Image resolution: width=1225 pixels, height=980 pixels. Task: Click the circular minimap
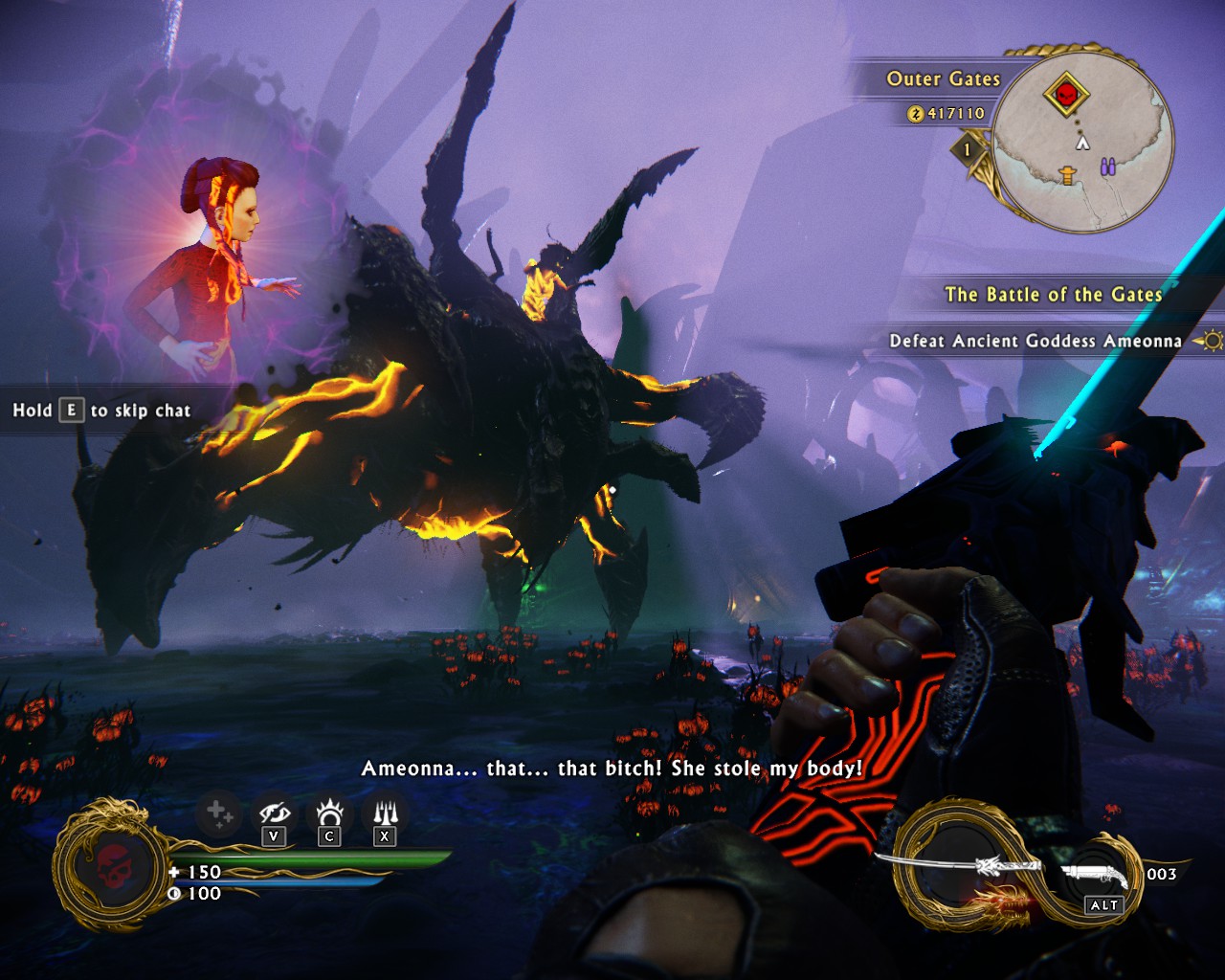1082,142
